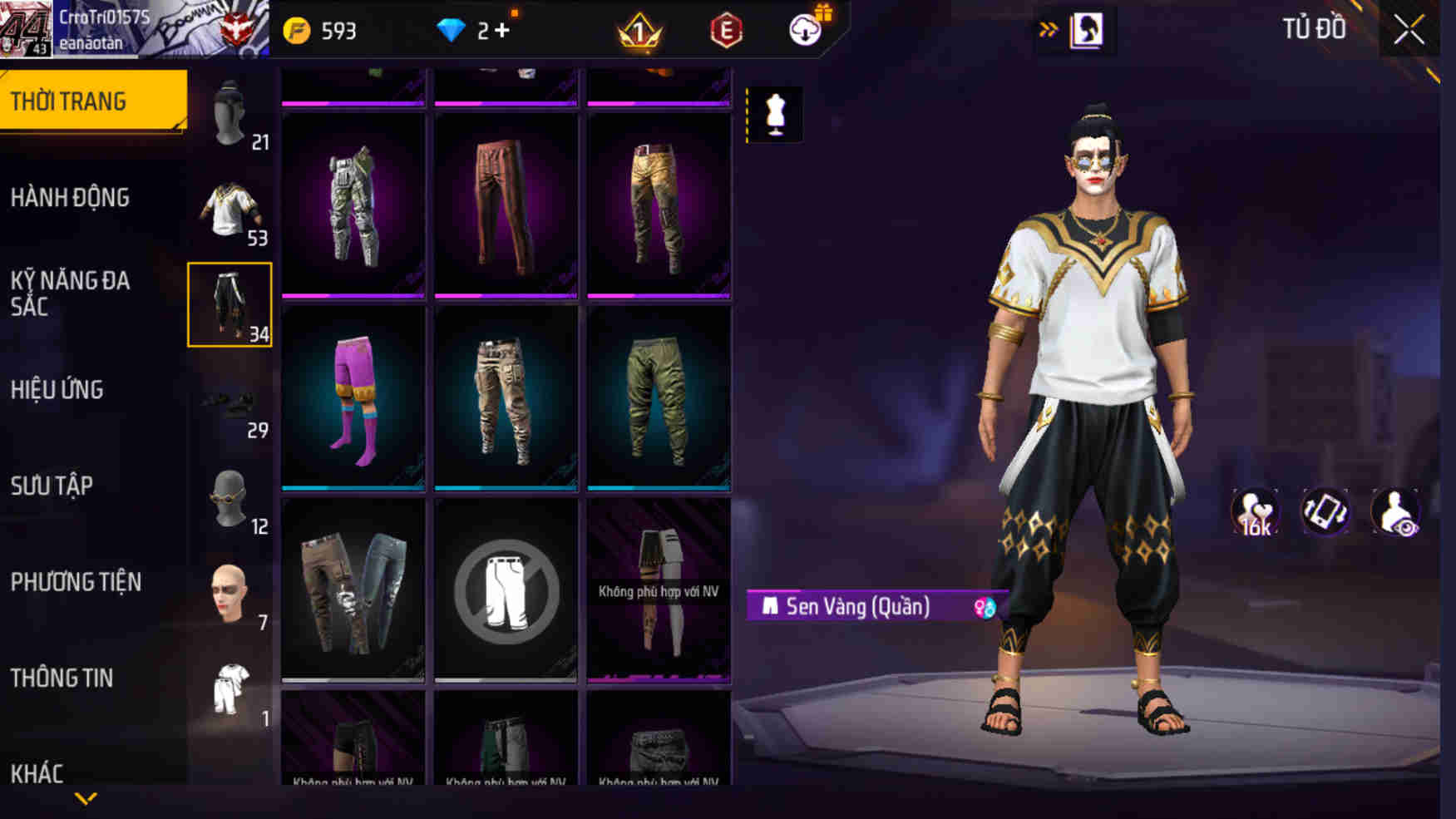Open the mannequin outfit preset button
The width and height of the screenshot is (1456, 819).
pyautogui.click(x=775, y=114)
